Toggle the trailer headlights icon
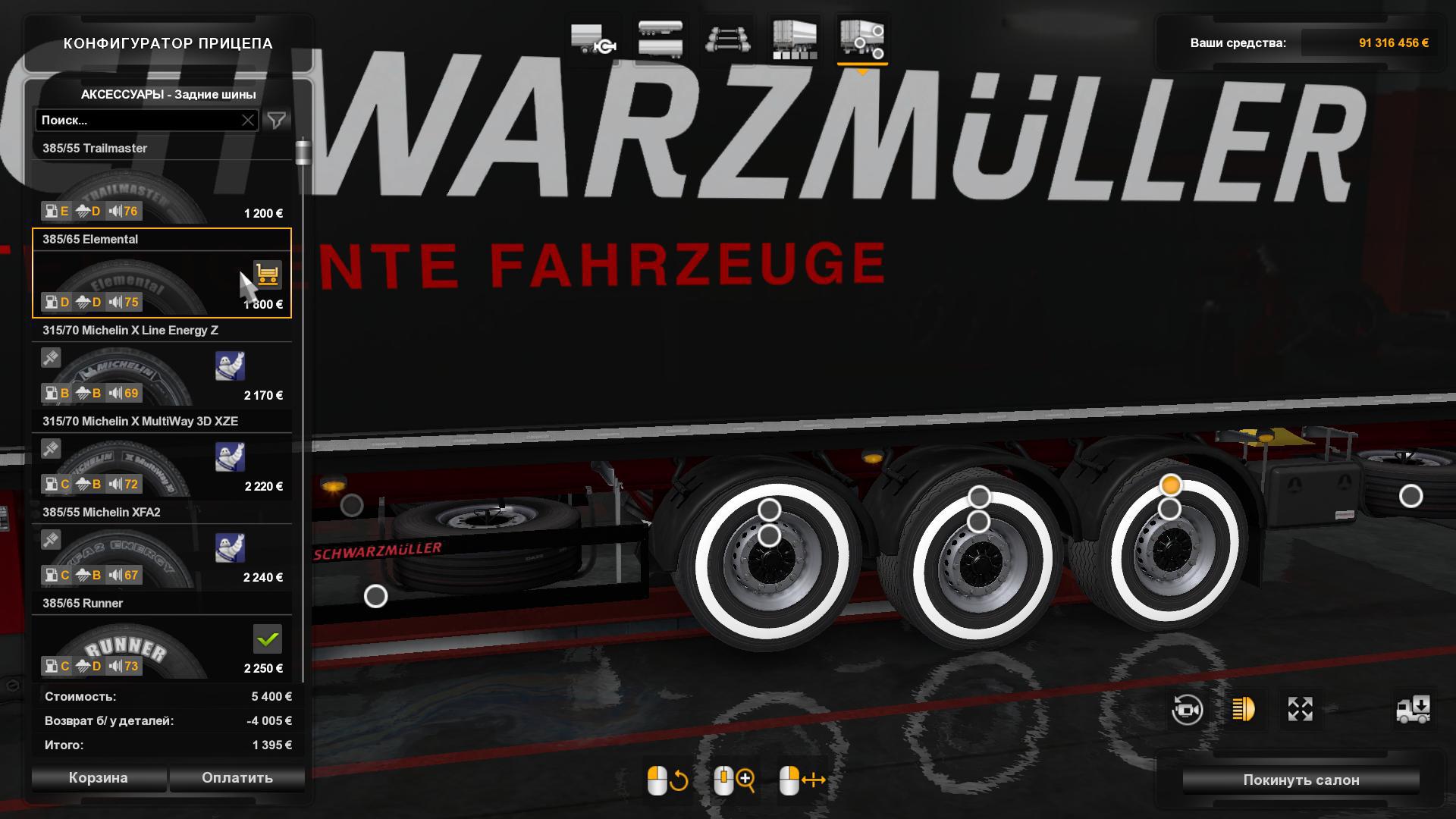This screenshot has width=1456, height=819. pyautogui.click(x=1244, y=709)
